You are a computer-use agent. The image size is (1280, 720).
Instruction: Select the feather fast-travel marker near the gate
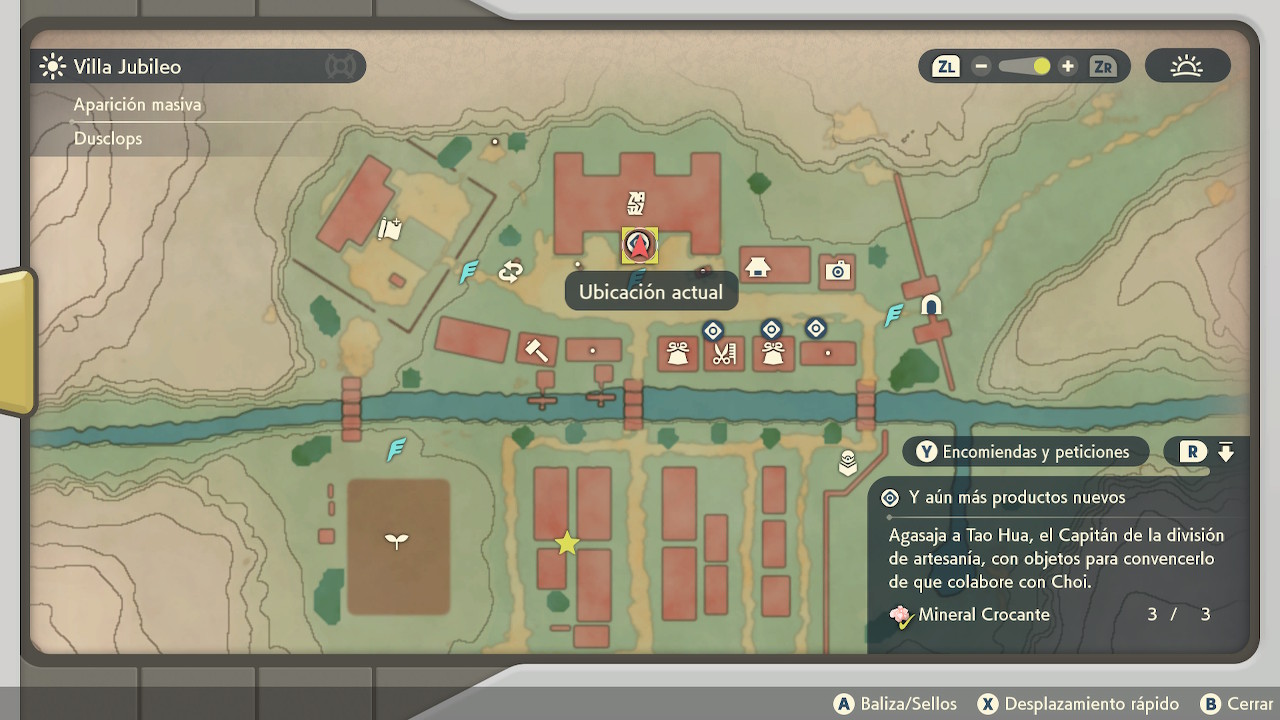coord(894,315)
